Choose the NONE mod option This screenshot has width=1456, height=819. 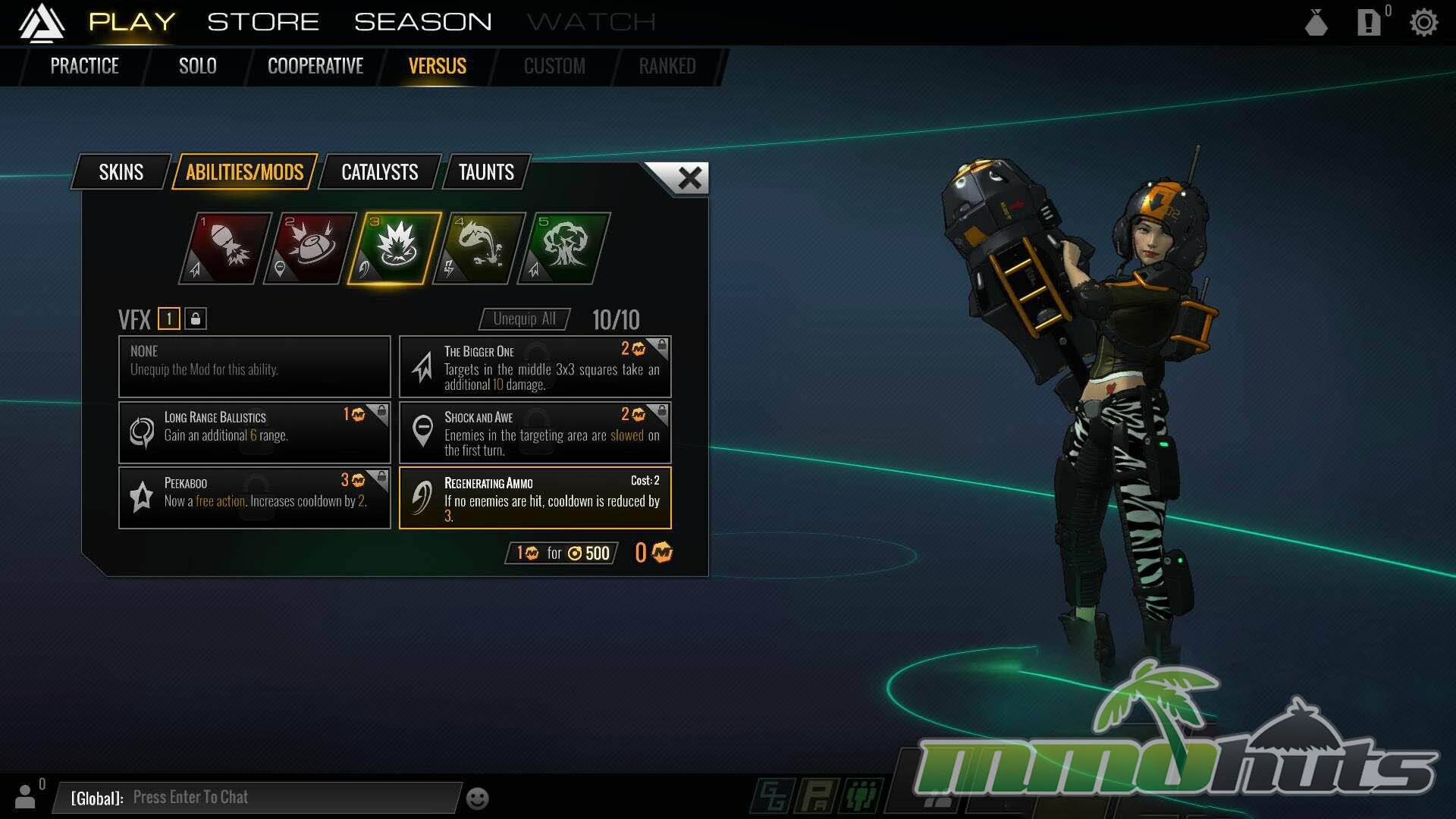point(254,366)
